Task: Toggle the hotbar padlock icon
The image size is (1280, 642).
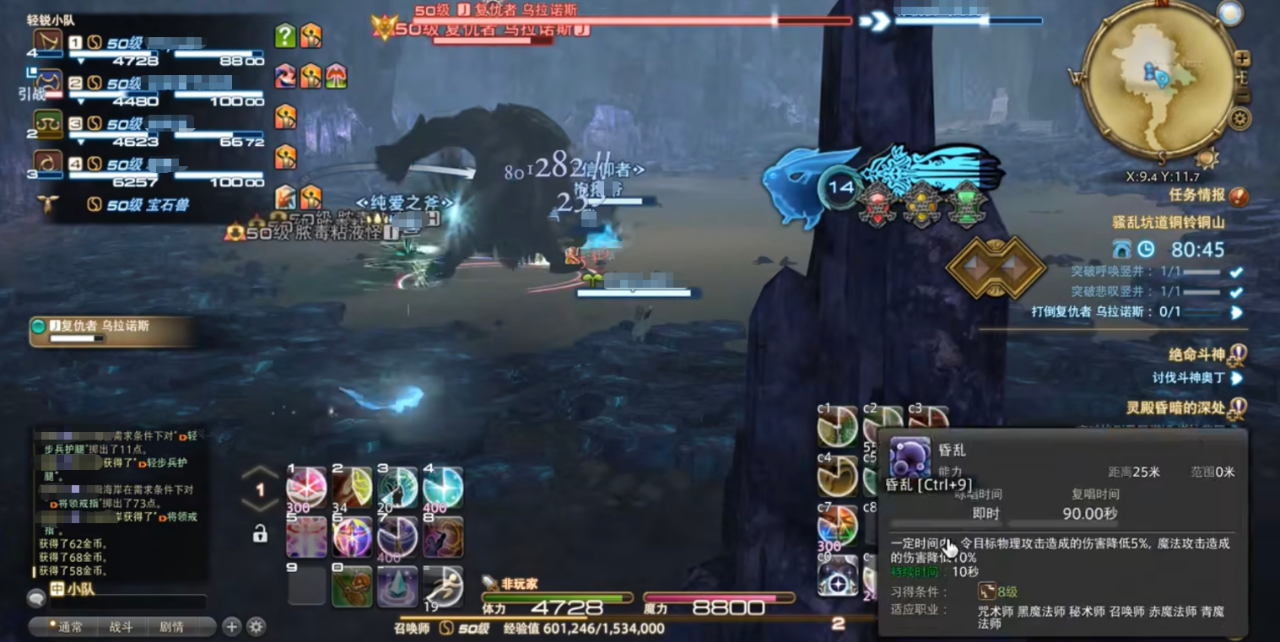Action: [x=260, y=534]
